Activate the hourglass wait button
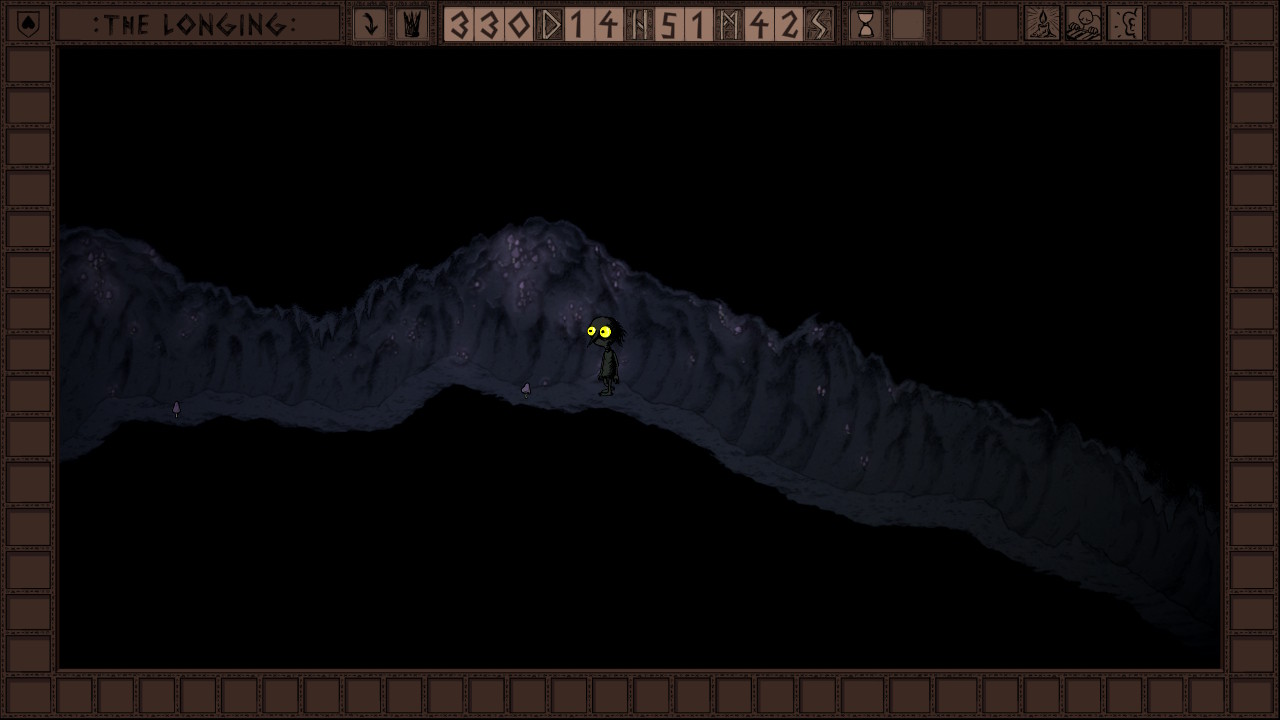Image resolution: width=1280 pixels, height=720 pixels. 866,24
